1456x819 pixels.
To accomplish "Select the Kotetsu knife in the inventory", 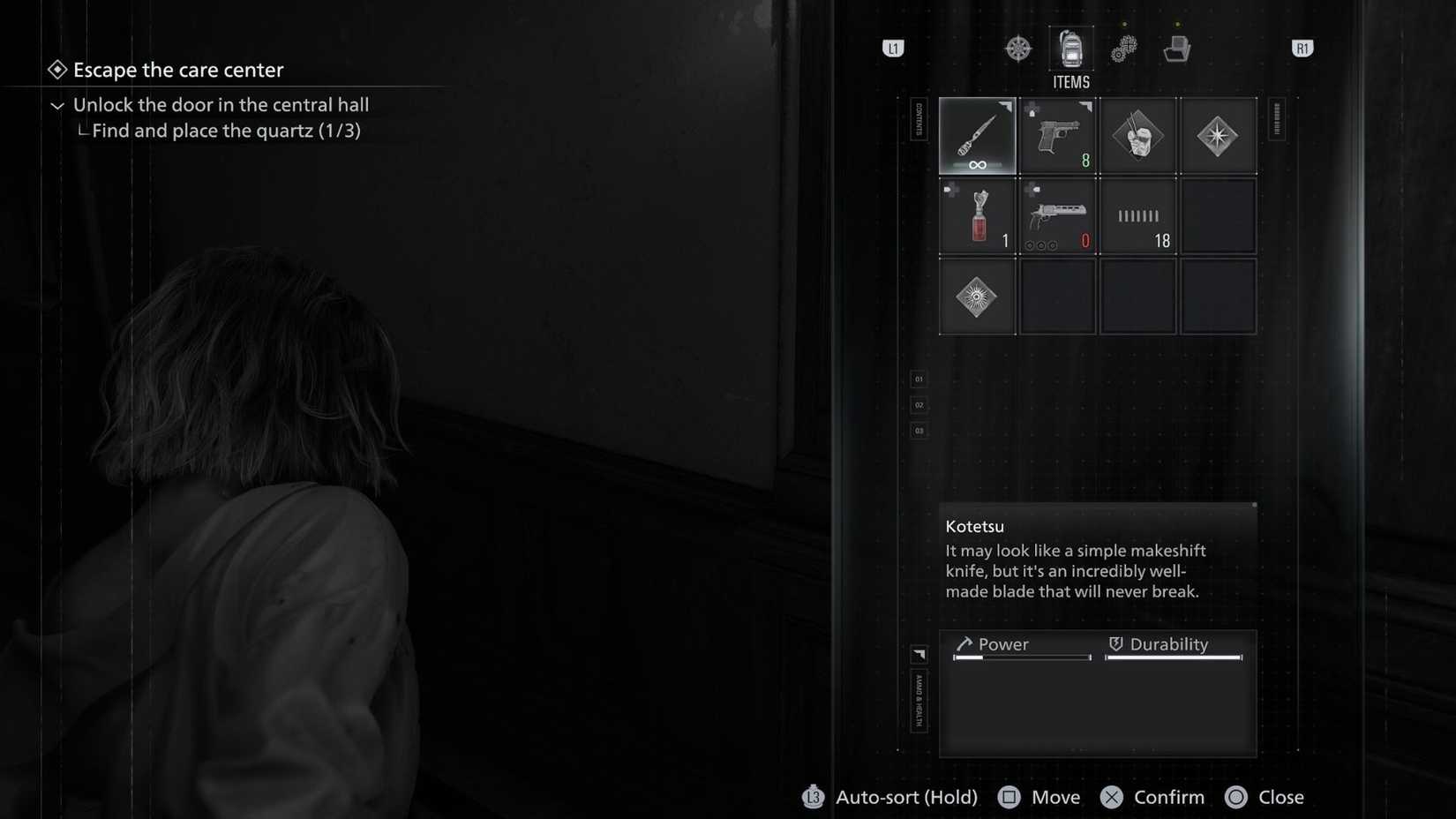I will pyautogui.click(x=977, y=134).
